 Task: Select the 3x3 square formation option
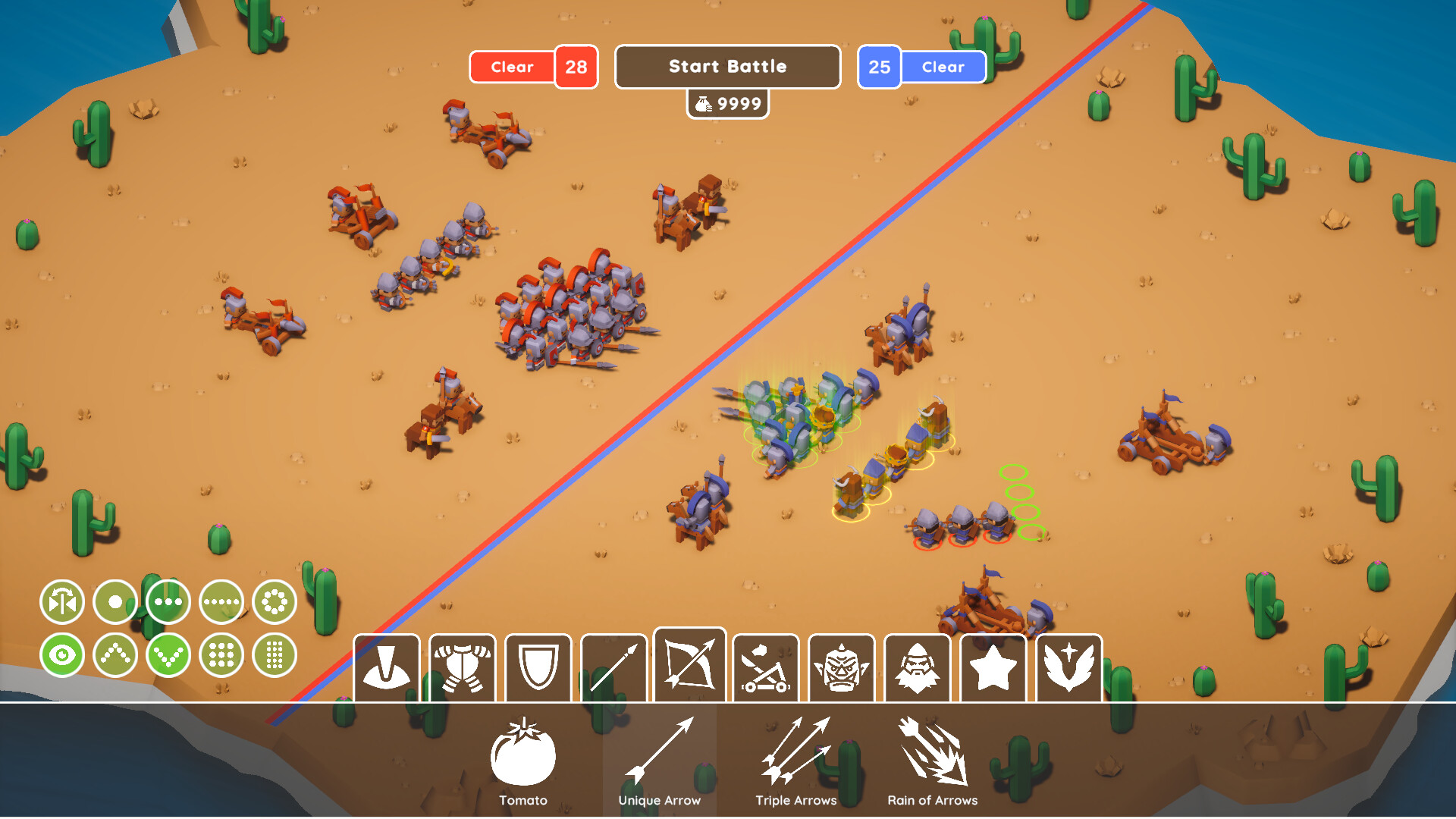pyautogui.click(x=221, y=654)
